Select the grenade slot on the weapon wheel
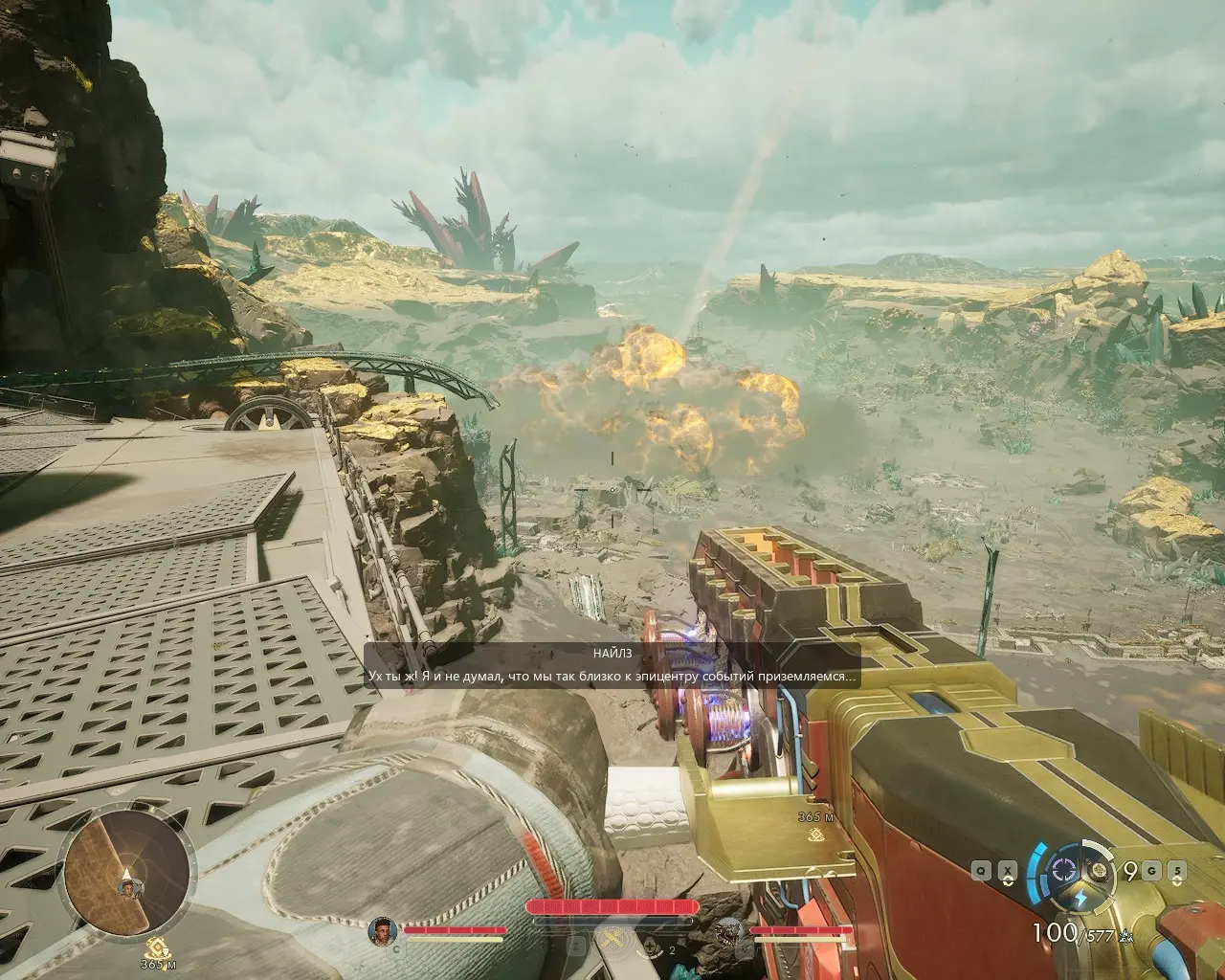This screenshot has height=980, width=1225. [1102, 870]
